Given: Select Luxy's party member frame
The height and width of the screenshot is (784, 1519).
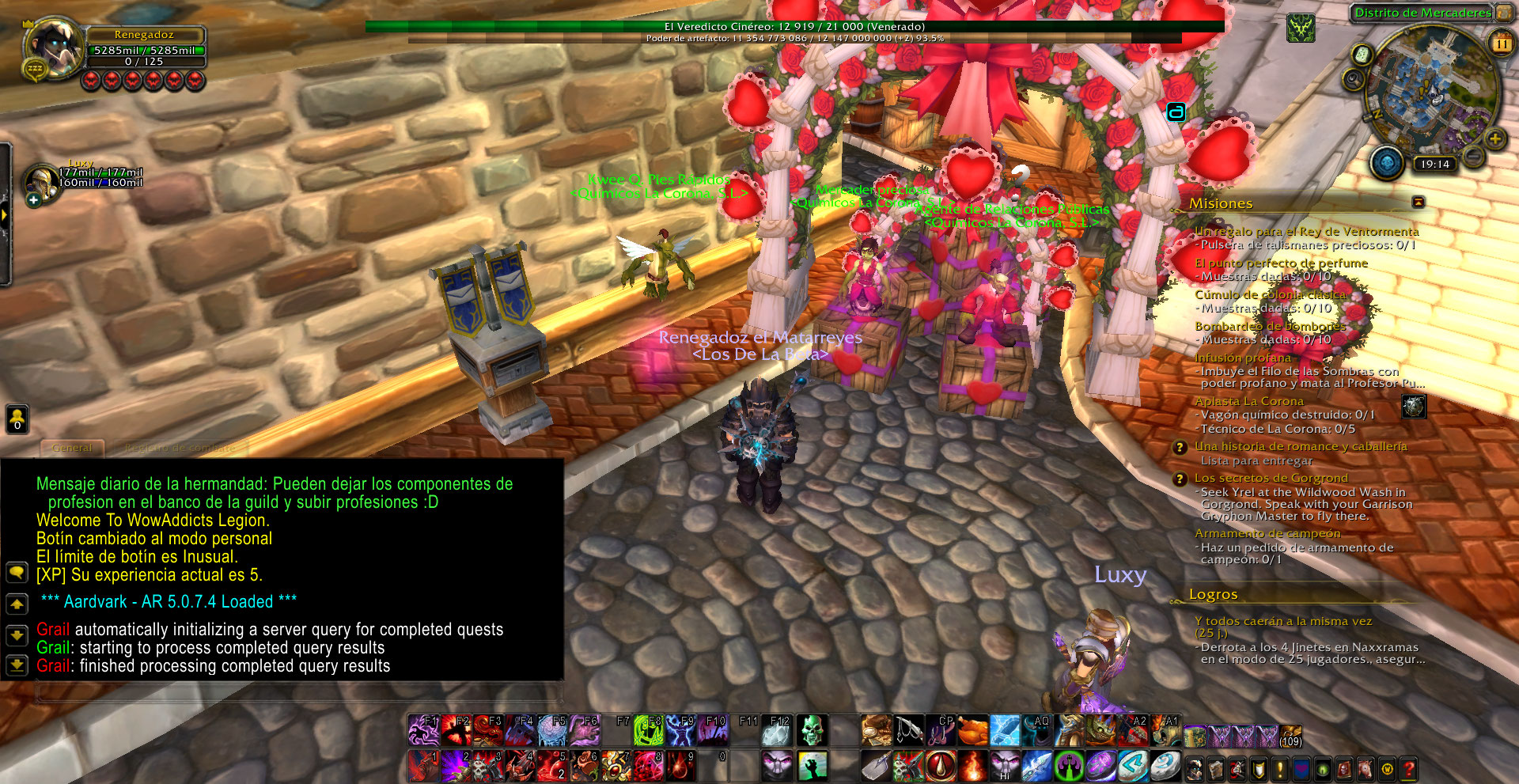Looking at the screenshot, I should [41, 179].
